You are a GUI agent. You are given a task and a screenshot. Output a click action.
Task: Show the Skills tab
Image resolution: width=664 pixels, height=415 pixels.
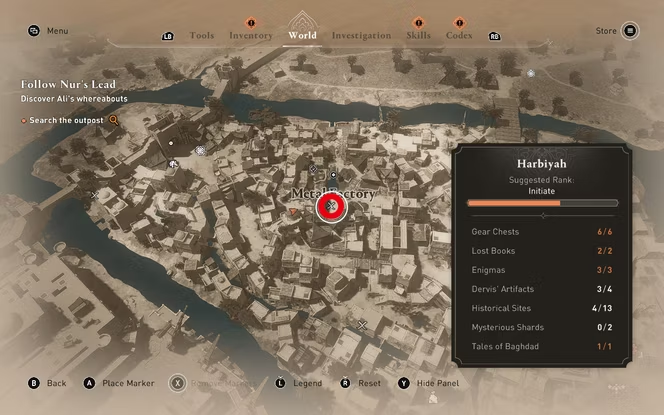pos(418,36)
